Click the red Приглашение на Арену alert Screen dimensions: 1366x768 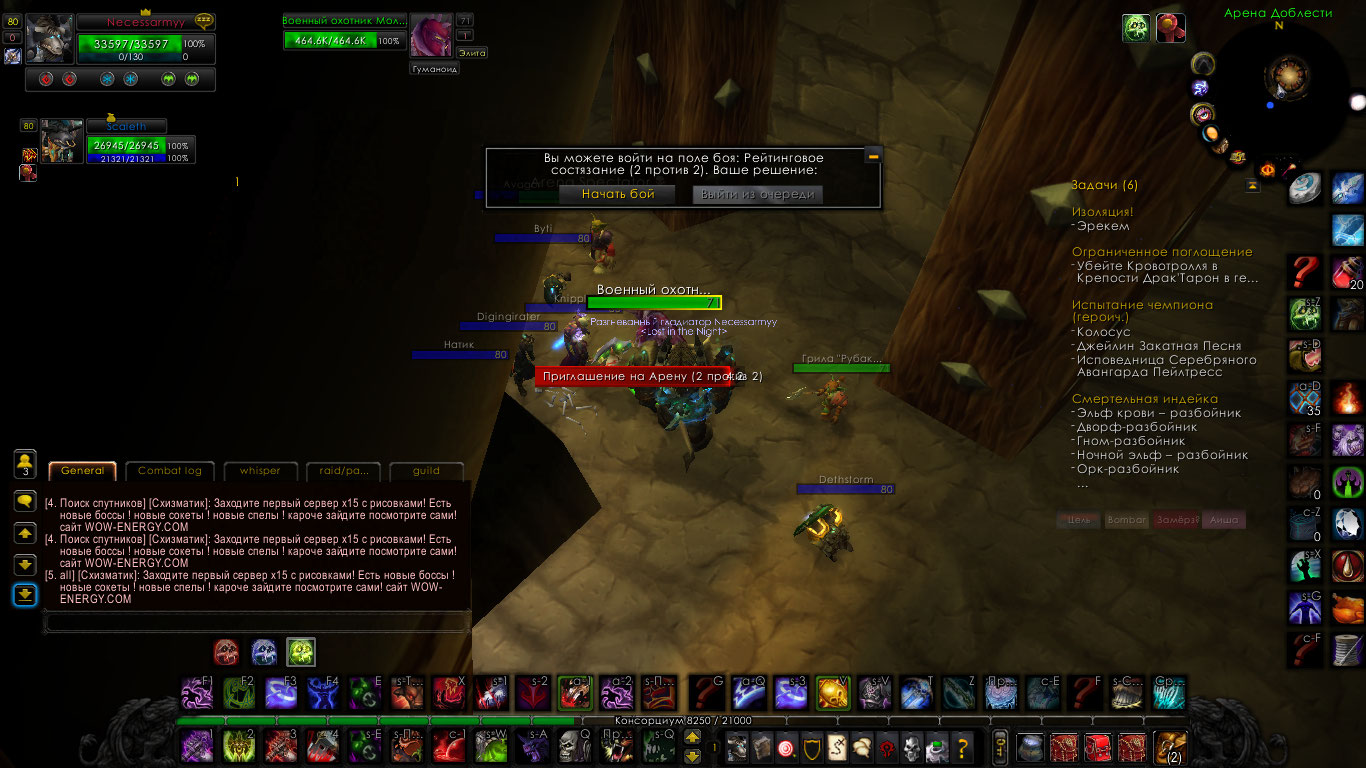point(622,376)
